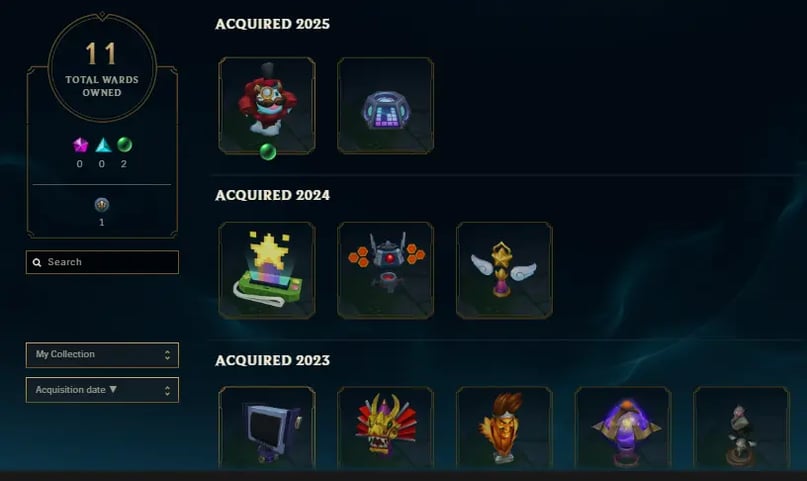Select the grey figure statue ward

741,428
